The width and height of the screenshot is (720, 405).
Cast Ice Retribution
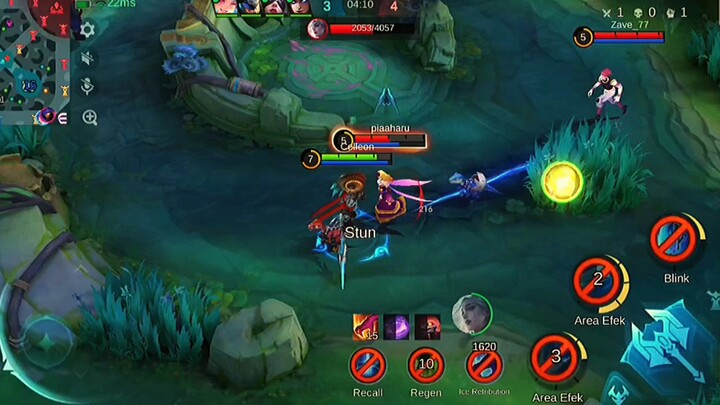coord(484,365)
